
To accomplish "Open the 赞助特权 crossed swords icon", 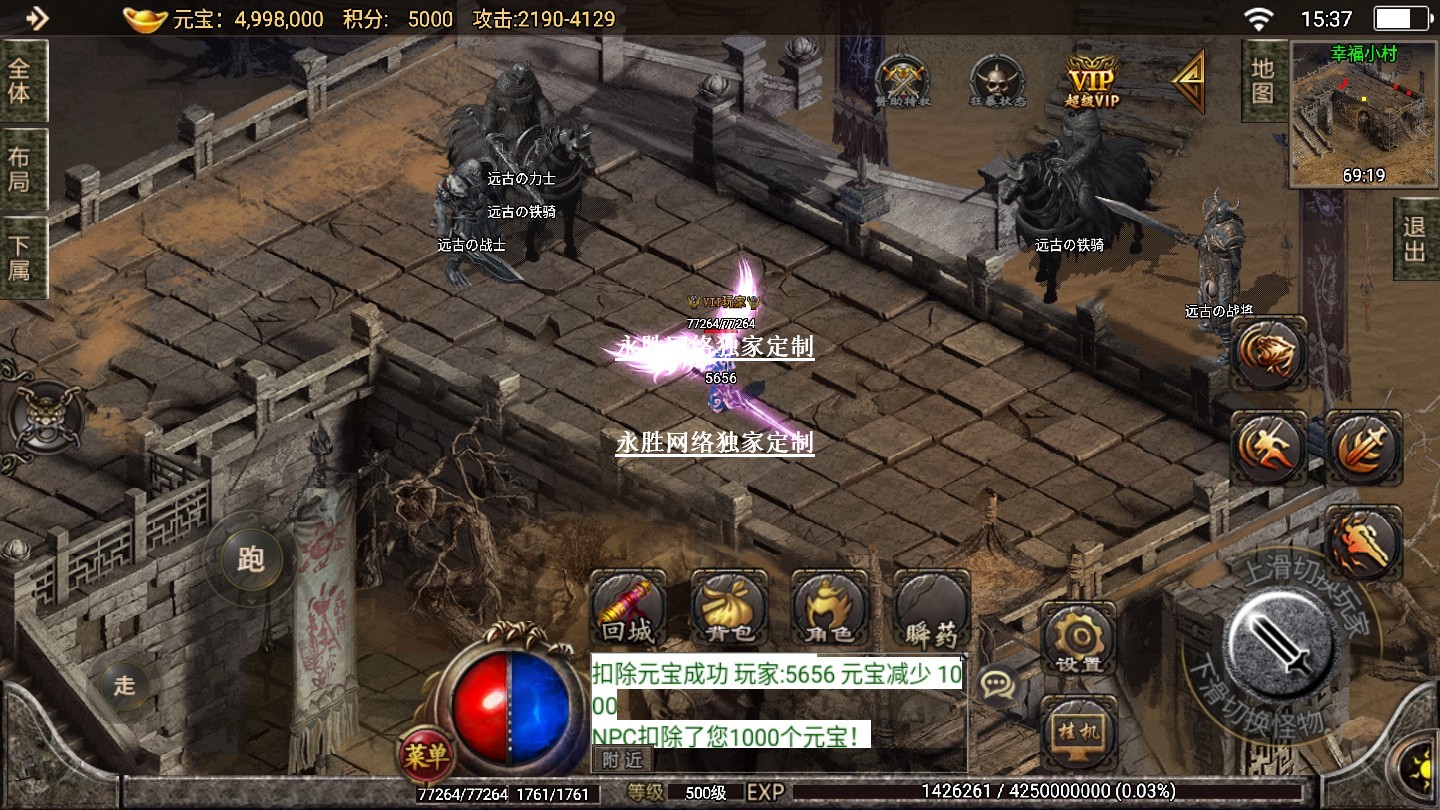I will [x=902, y=78].
